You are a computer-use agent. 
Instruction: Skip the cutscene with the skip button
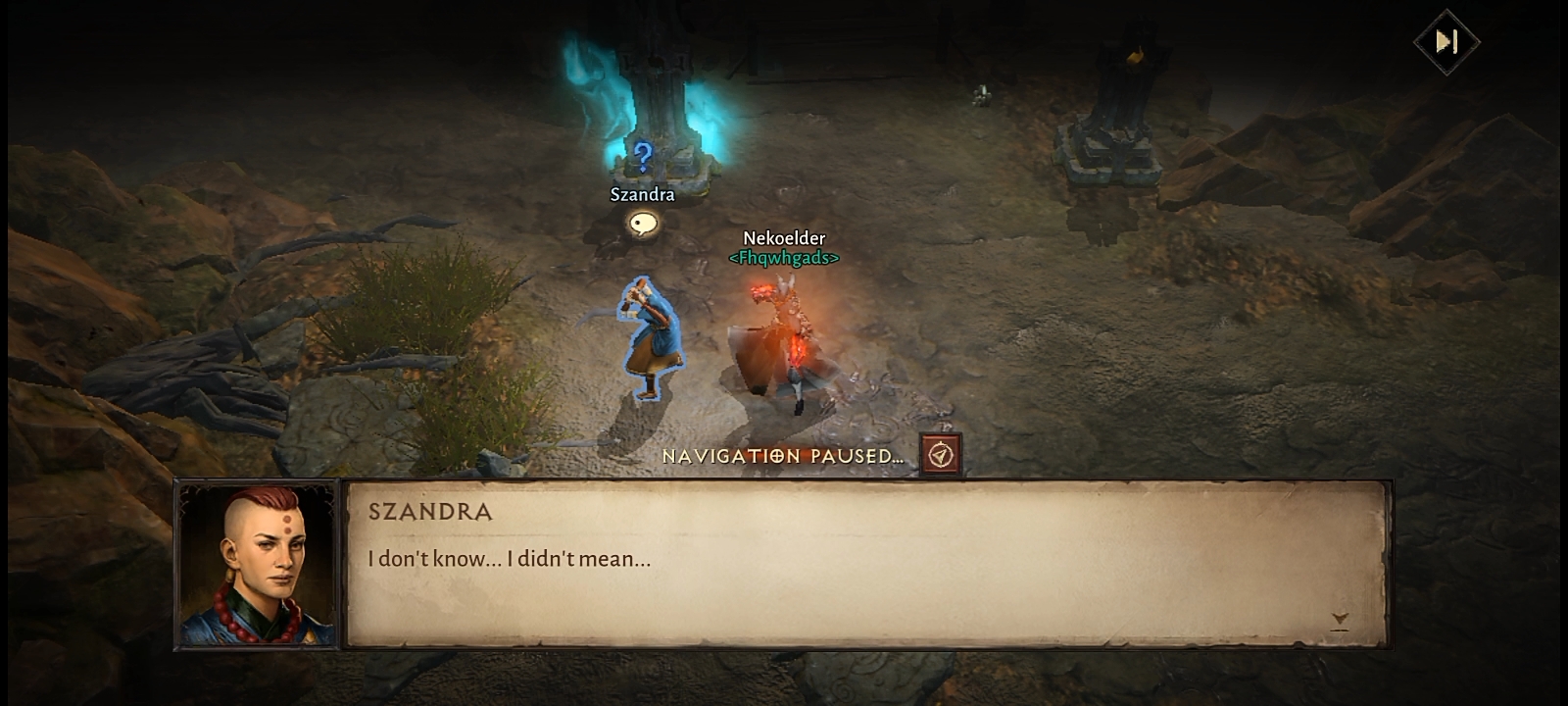(x=1446, y=41)
